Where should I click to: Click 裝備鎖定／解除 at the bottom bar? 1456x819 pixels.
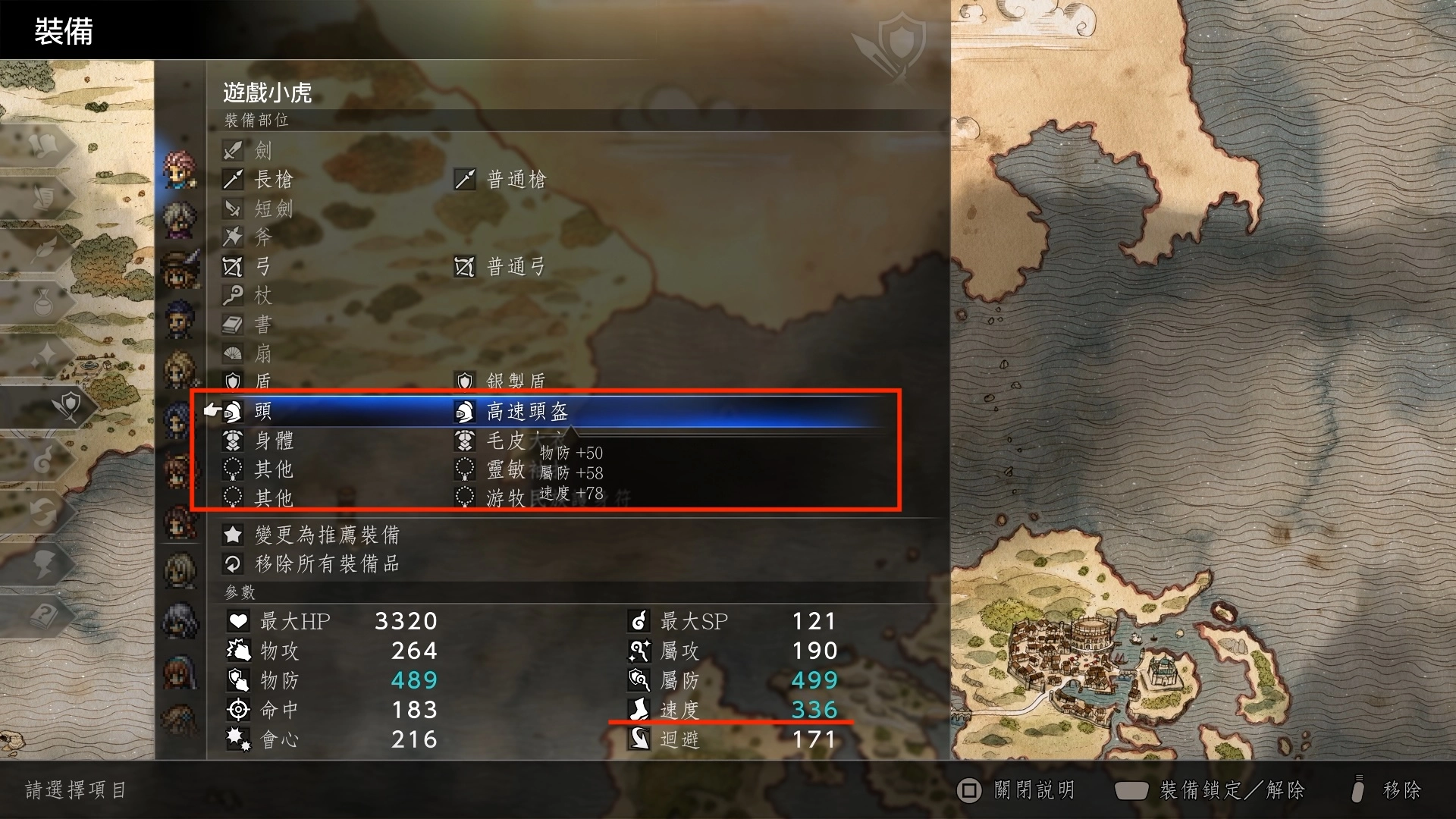[1232, 790]
